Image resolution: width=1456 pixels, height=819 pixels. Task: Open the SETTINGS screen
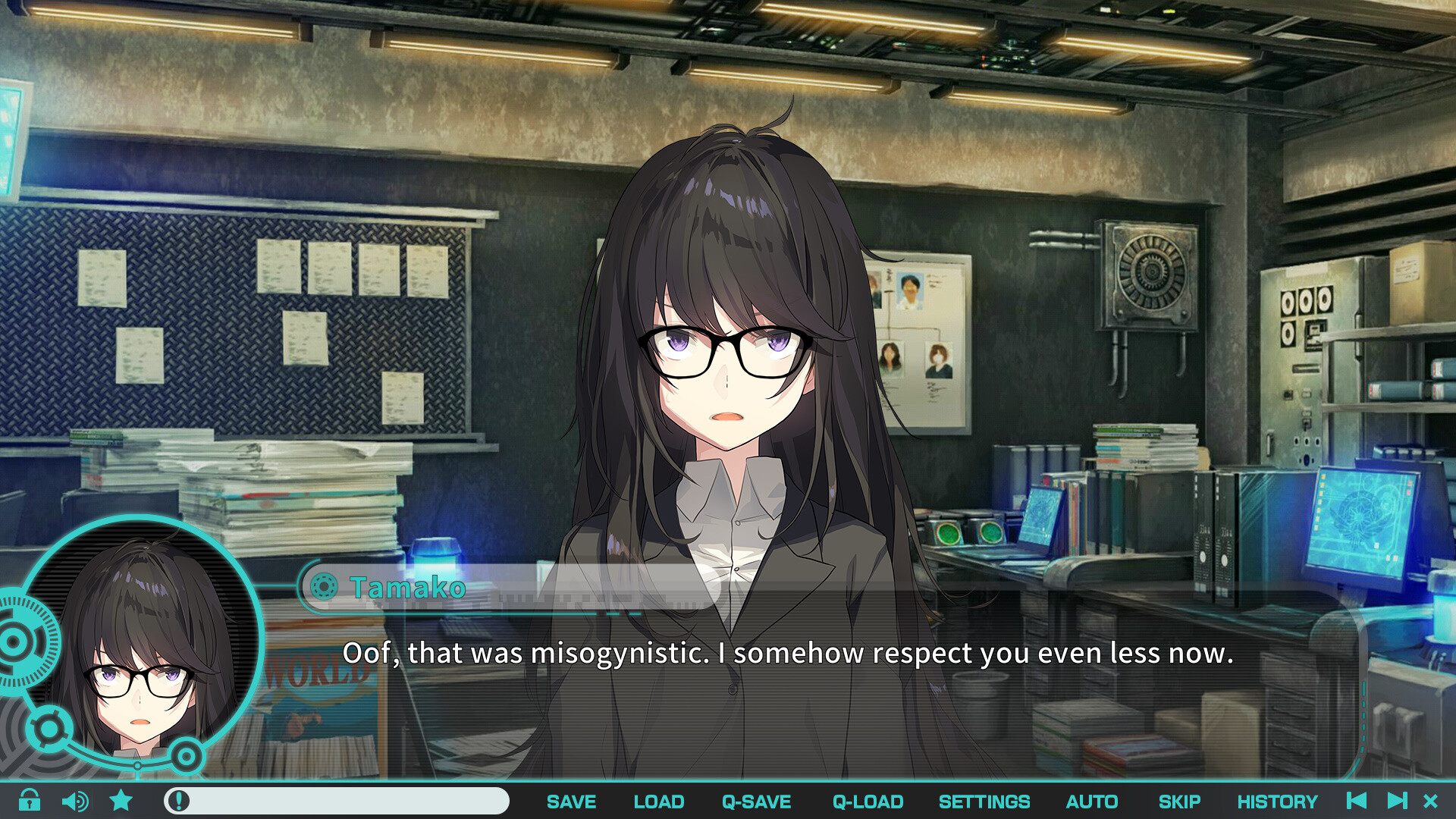(x=984, y=802)
